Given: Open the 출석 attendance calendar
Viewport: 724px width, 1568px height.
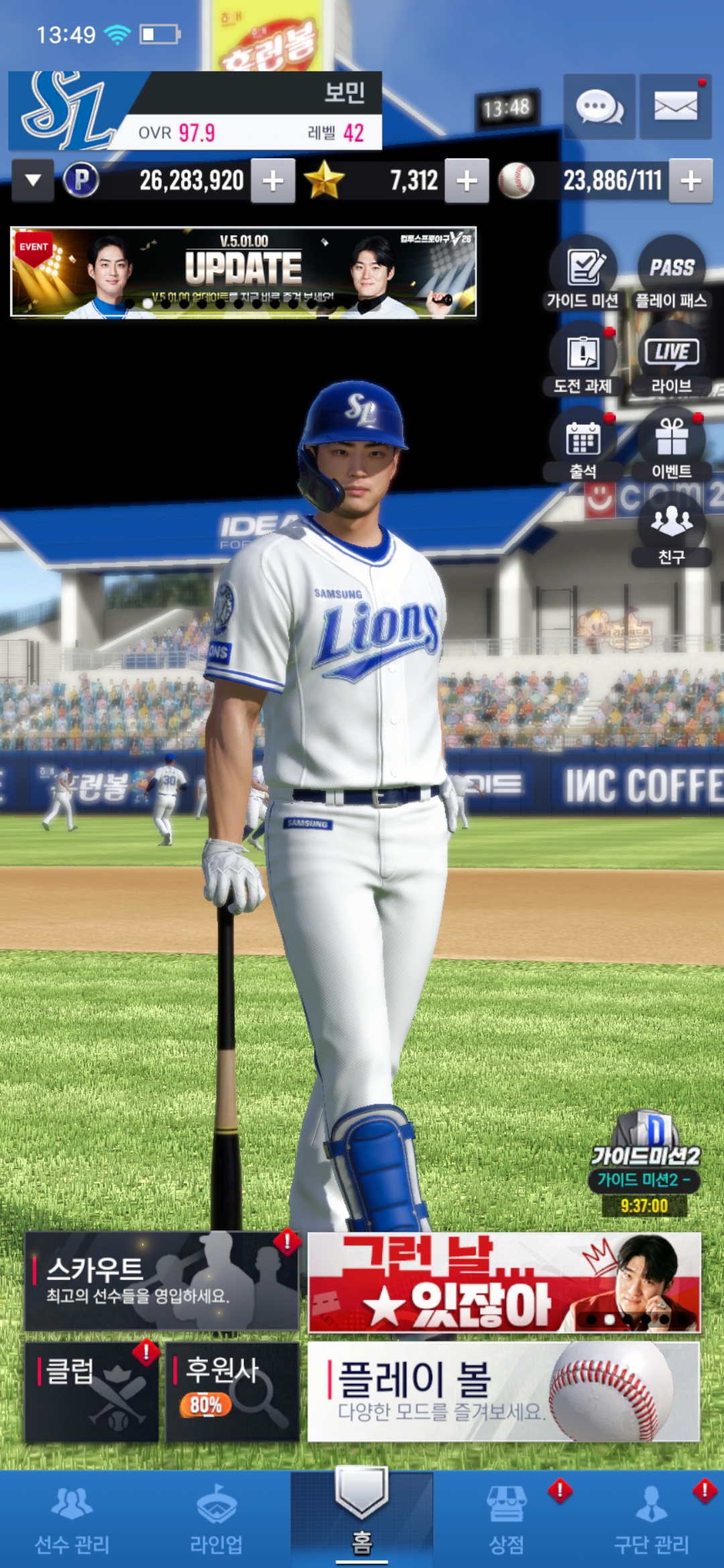Looking at the screenshot, I should point(583,447).
